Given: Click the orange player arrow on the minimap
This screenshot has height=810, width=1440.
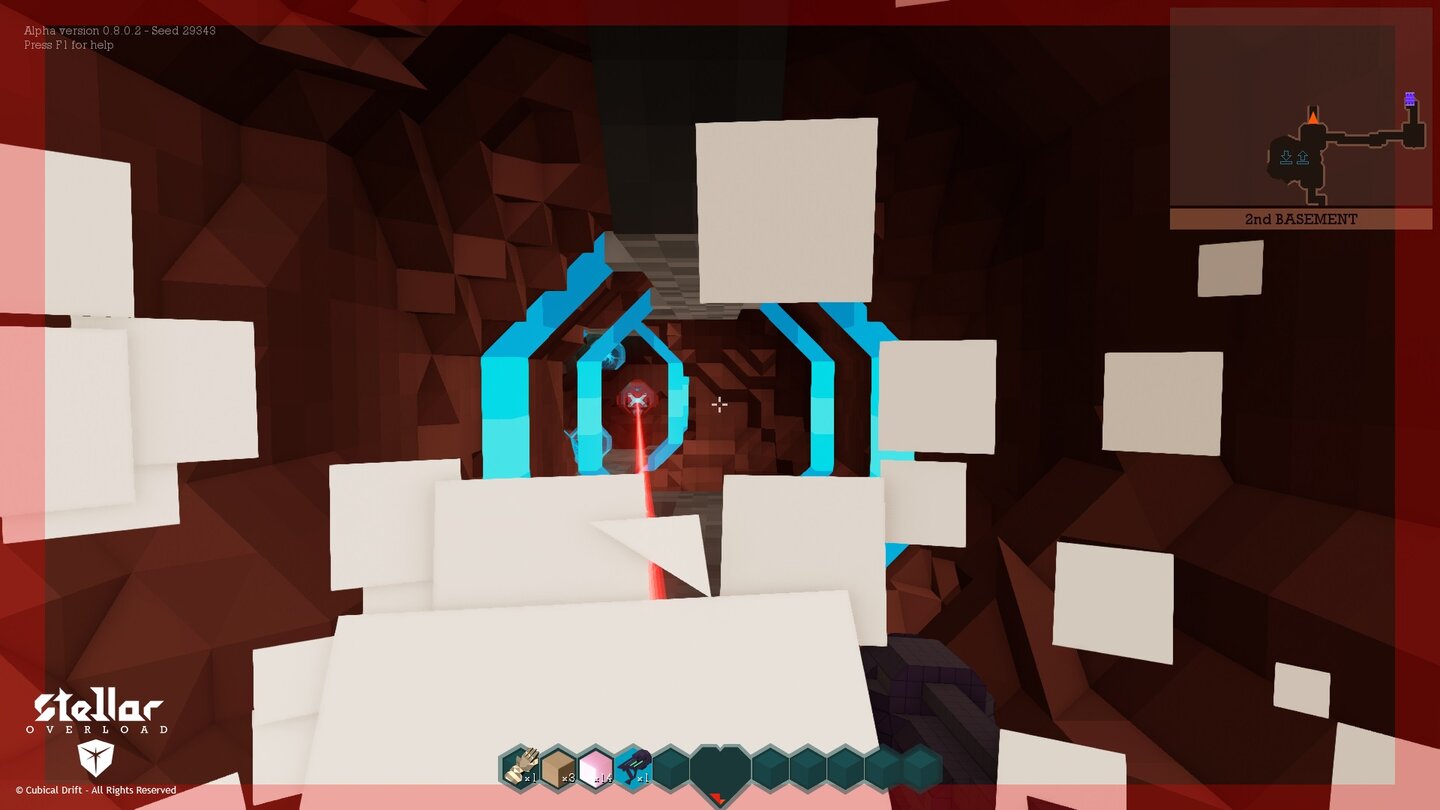Looking at the screenshot, I should 1313,117.
